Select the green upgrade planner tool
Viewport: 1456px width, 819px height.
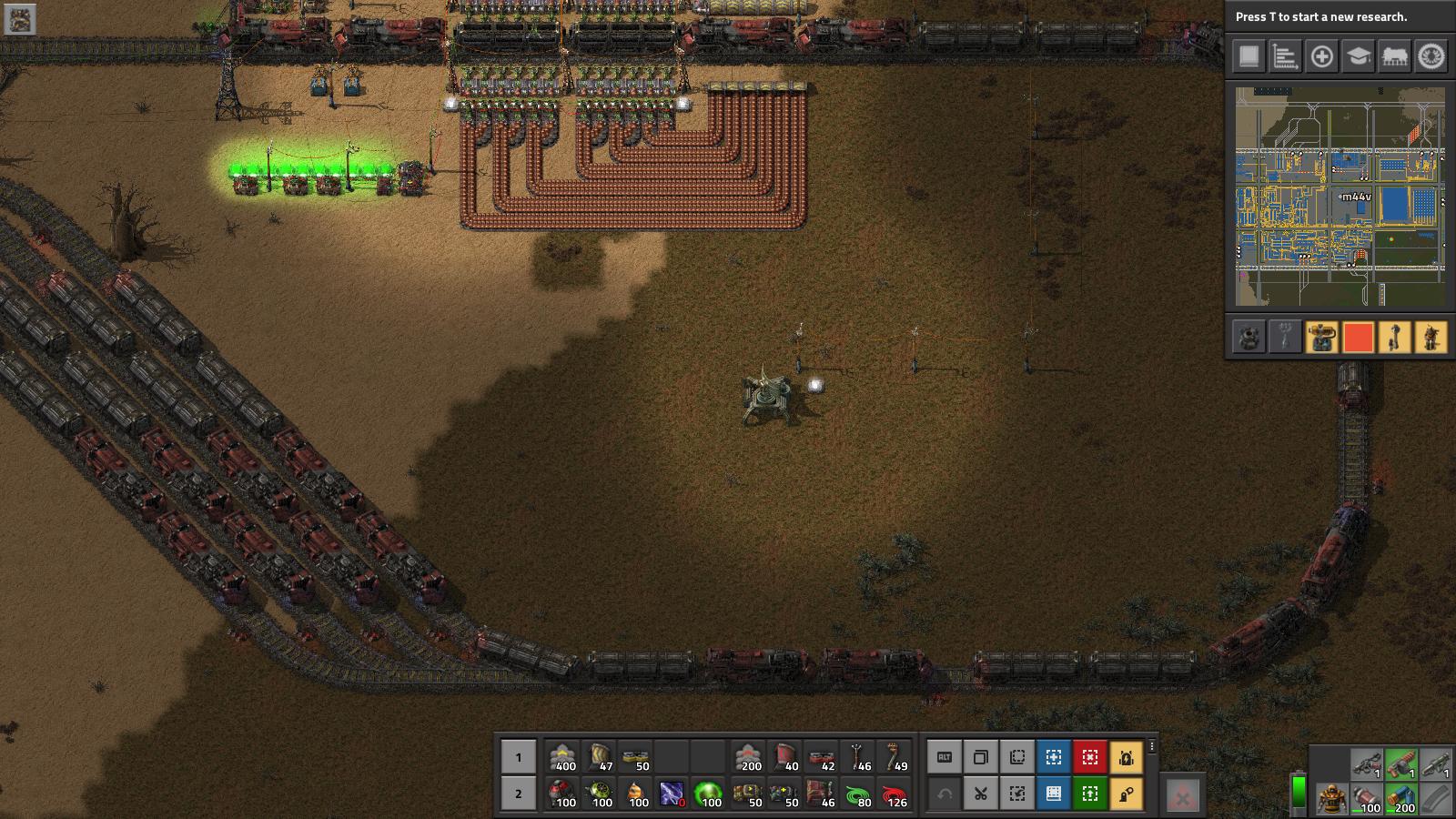1089,794
